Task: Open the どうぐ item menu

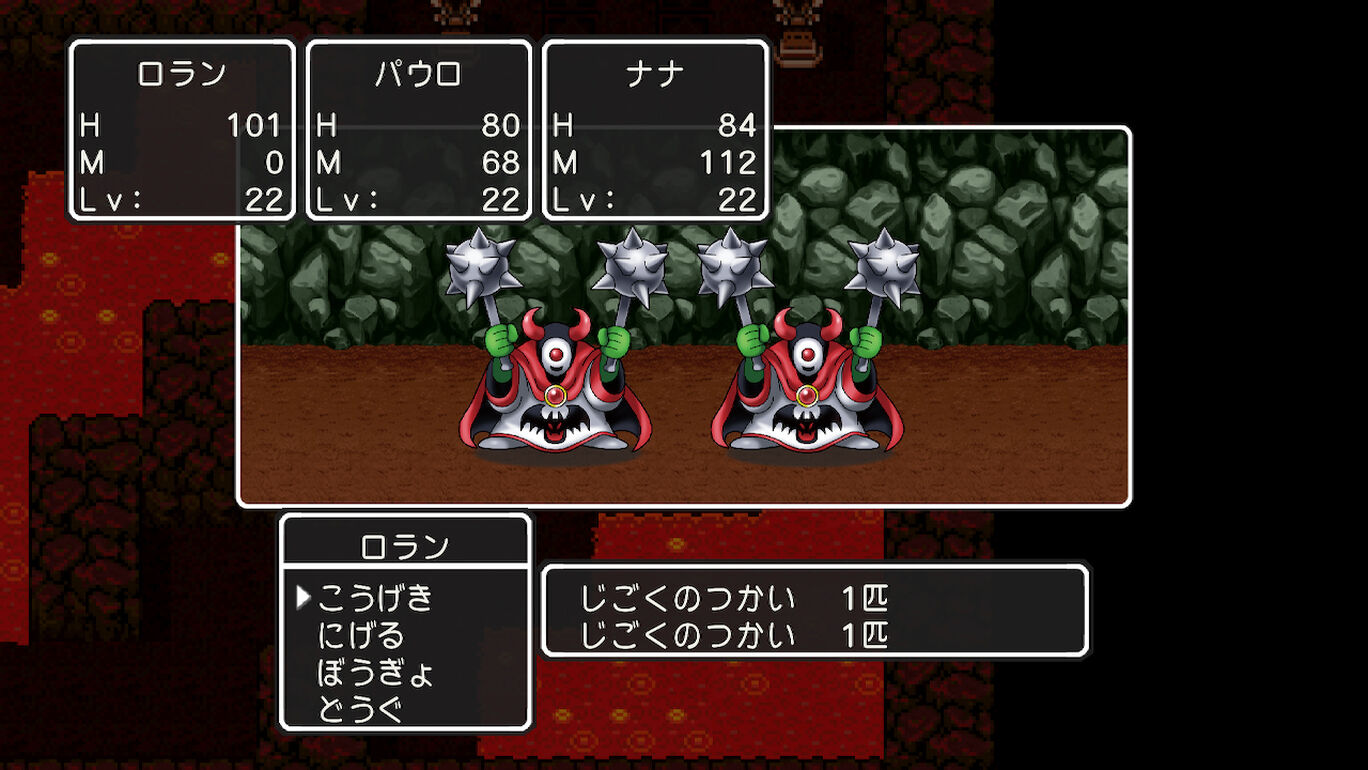Action: [361, 710]
